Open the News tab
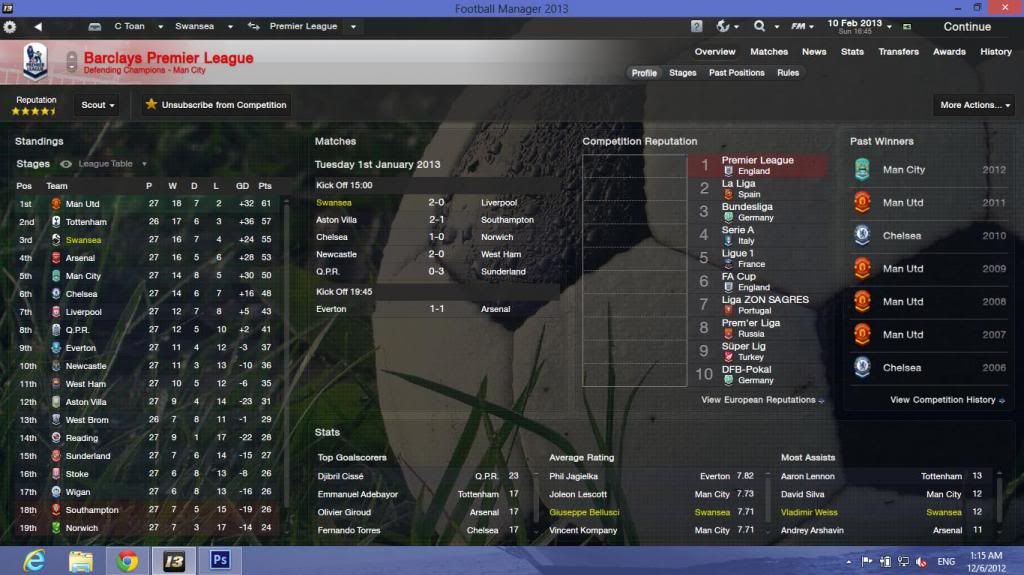The height and width of the screenshot is (575, 1024). (814, 52)
